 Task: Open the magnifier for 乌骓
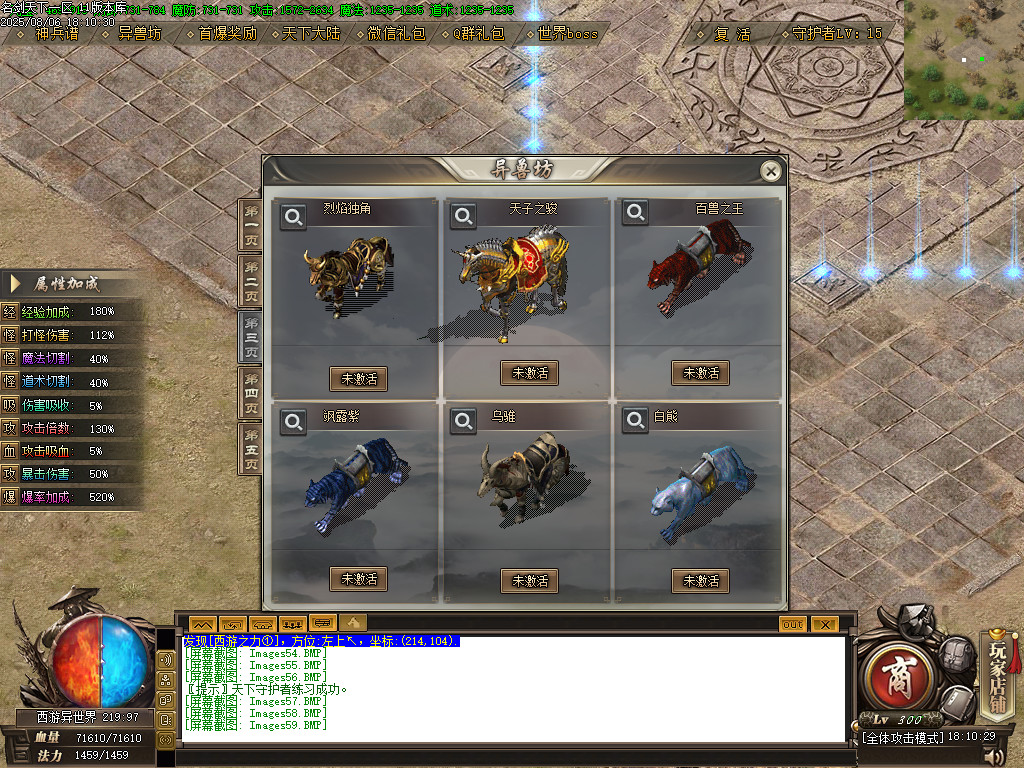(x=463, y=422)
